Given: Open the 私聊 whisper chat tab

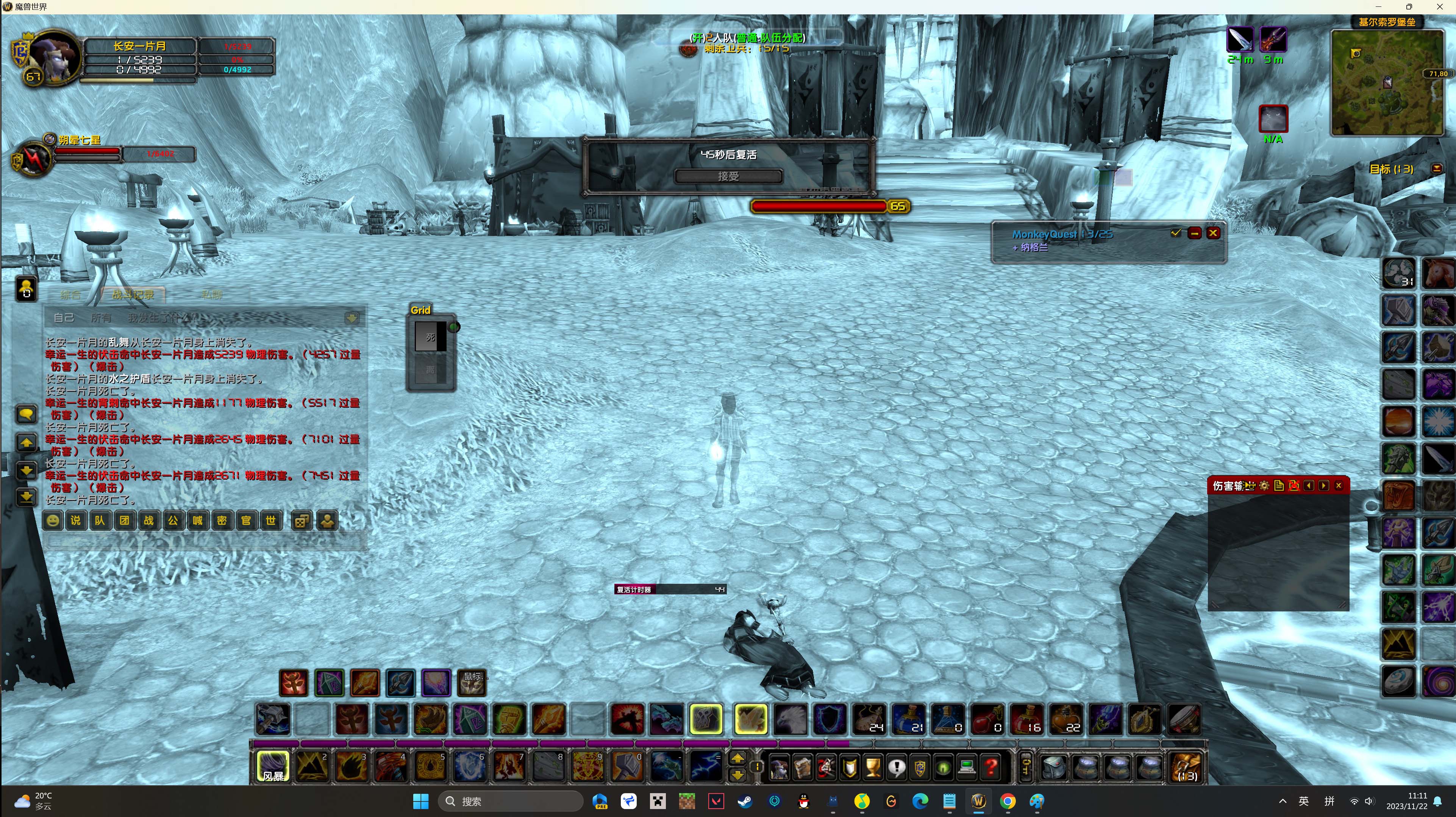Looking at the screenshot, I should pos(212,295).
